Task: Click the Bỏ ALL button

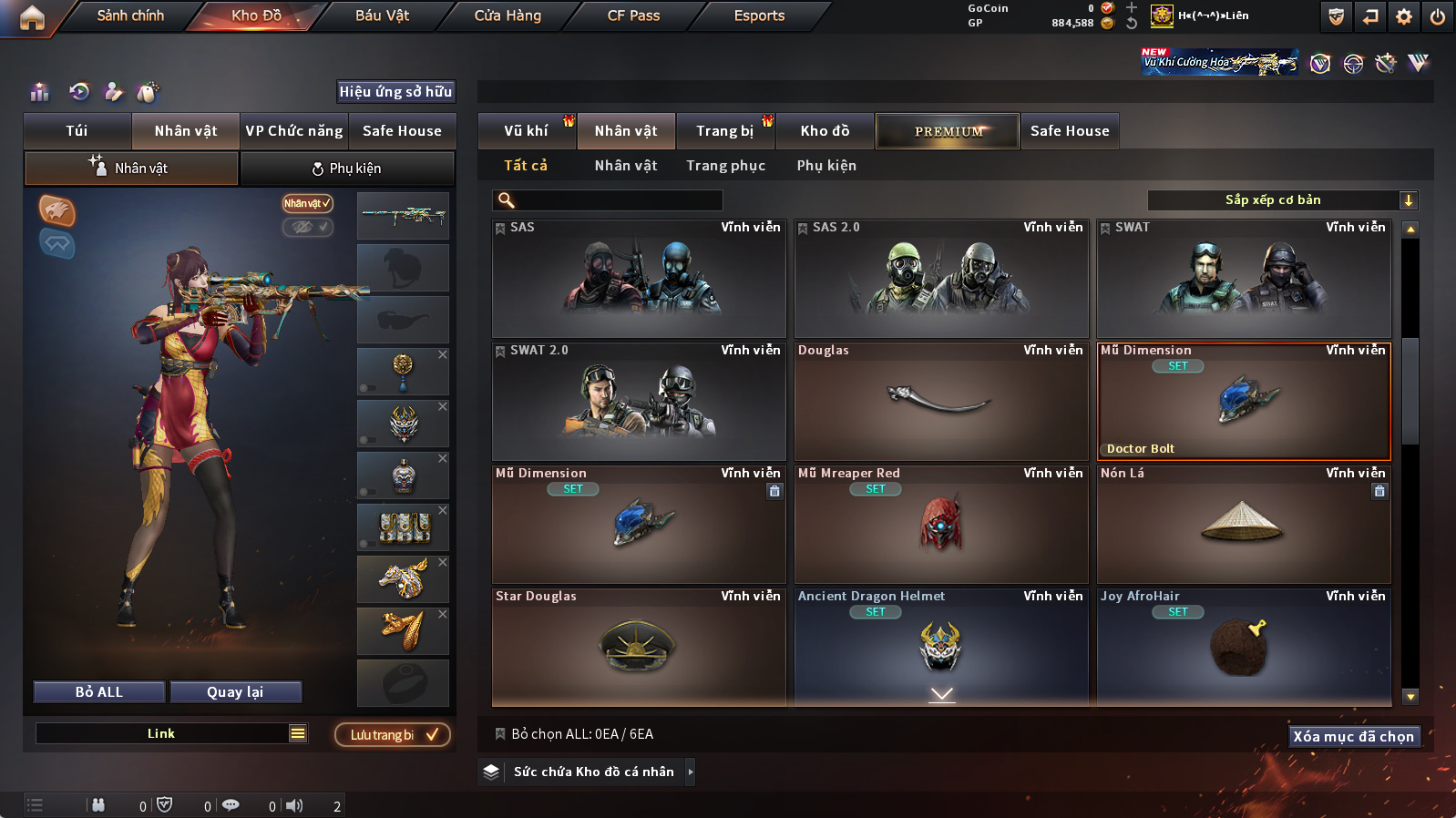Action: pos(99,692)
